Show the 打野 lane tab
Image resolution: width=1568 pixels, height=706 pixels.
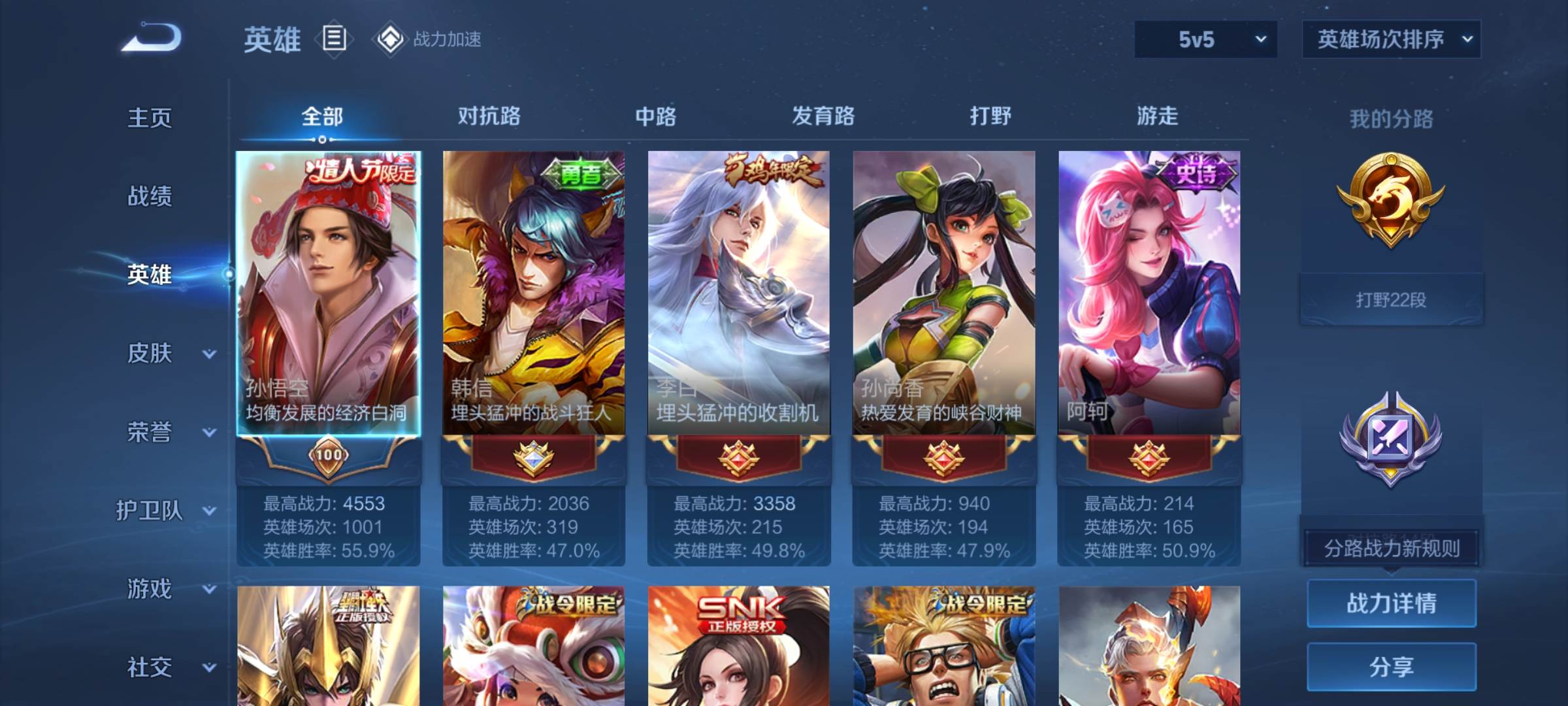pos(990,116)
